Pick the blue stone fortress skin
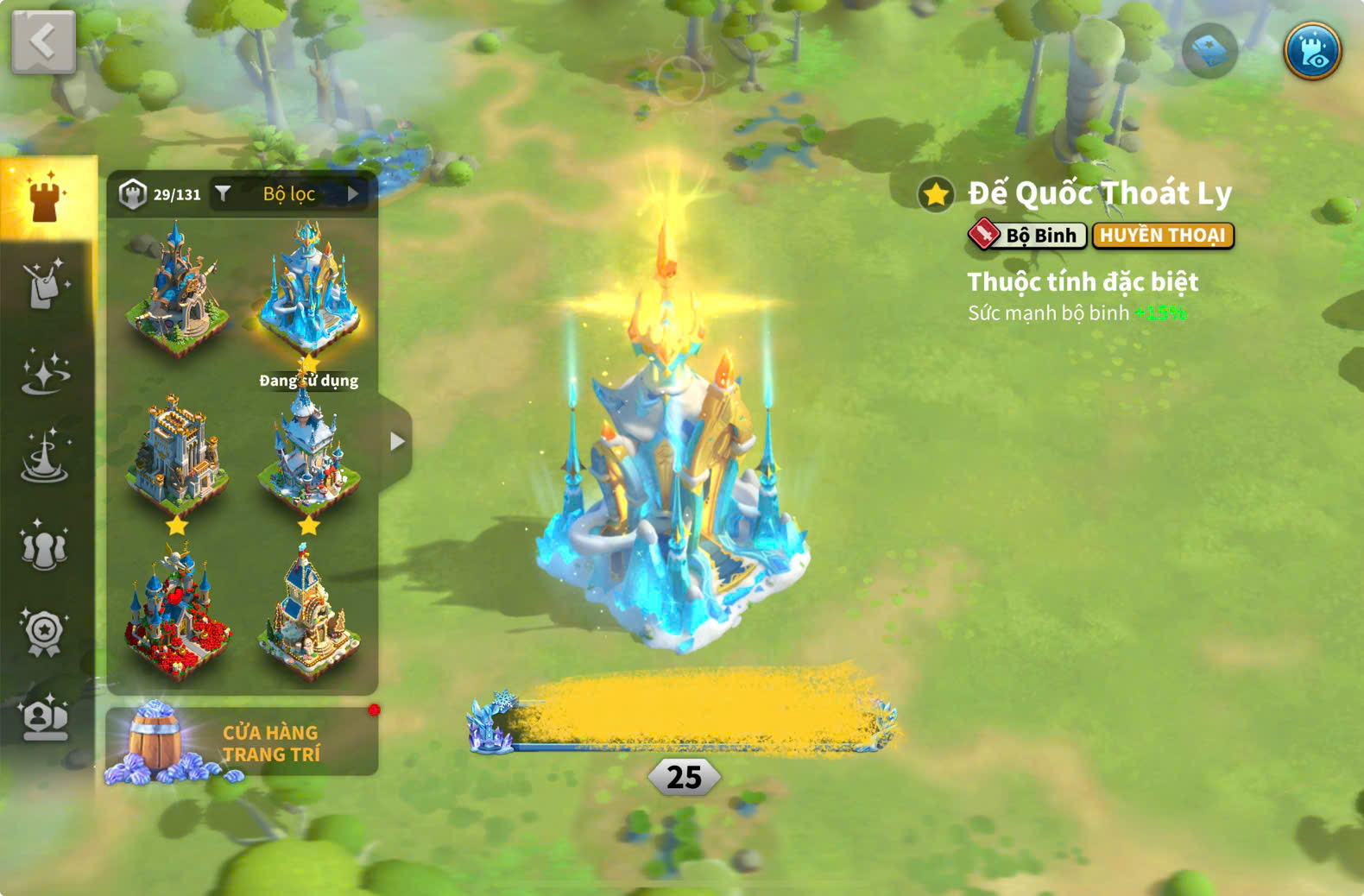The image size is (1364, 896). 177,453
